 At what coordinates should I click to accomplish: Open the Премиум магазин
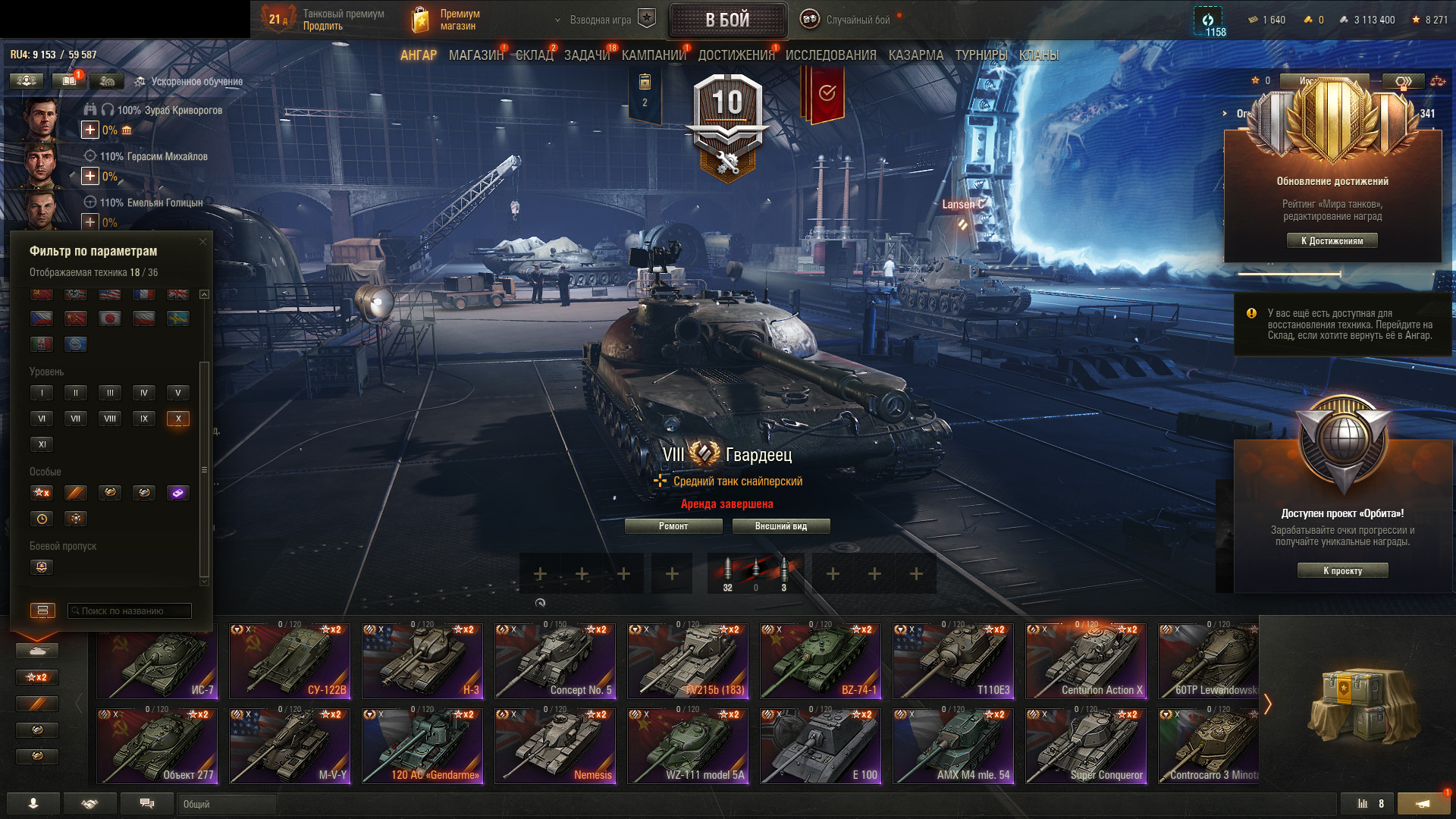[447, 20]
